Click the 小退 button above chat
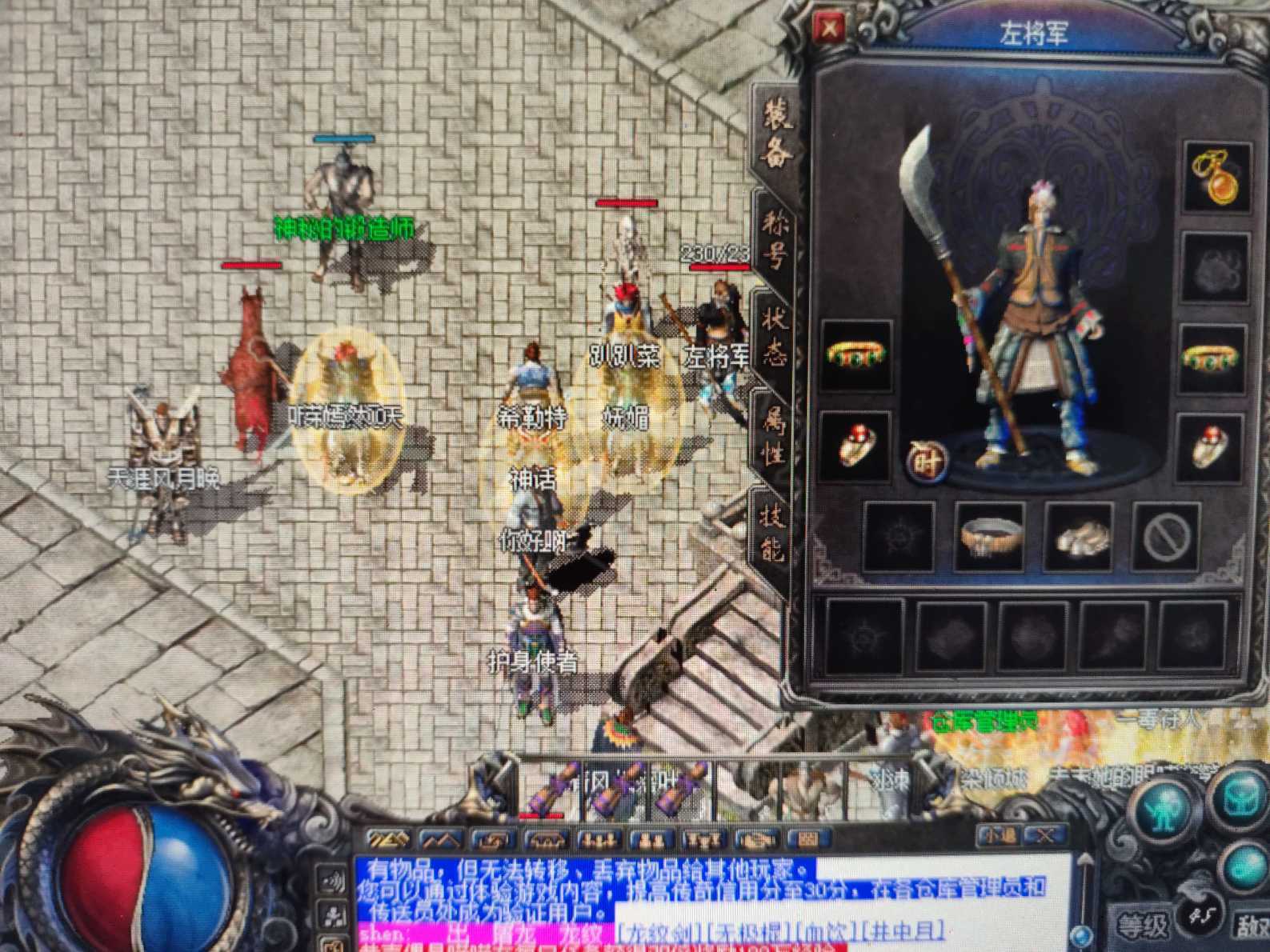The height and width of the screenshot is (952, 1270). pyautogui.click(x=999, y=836)
